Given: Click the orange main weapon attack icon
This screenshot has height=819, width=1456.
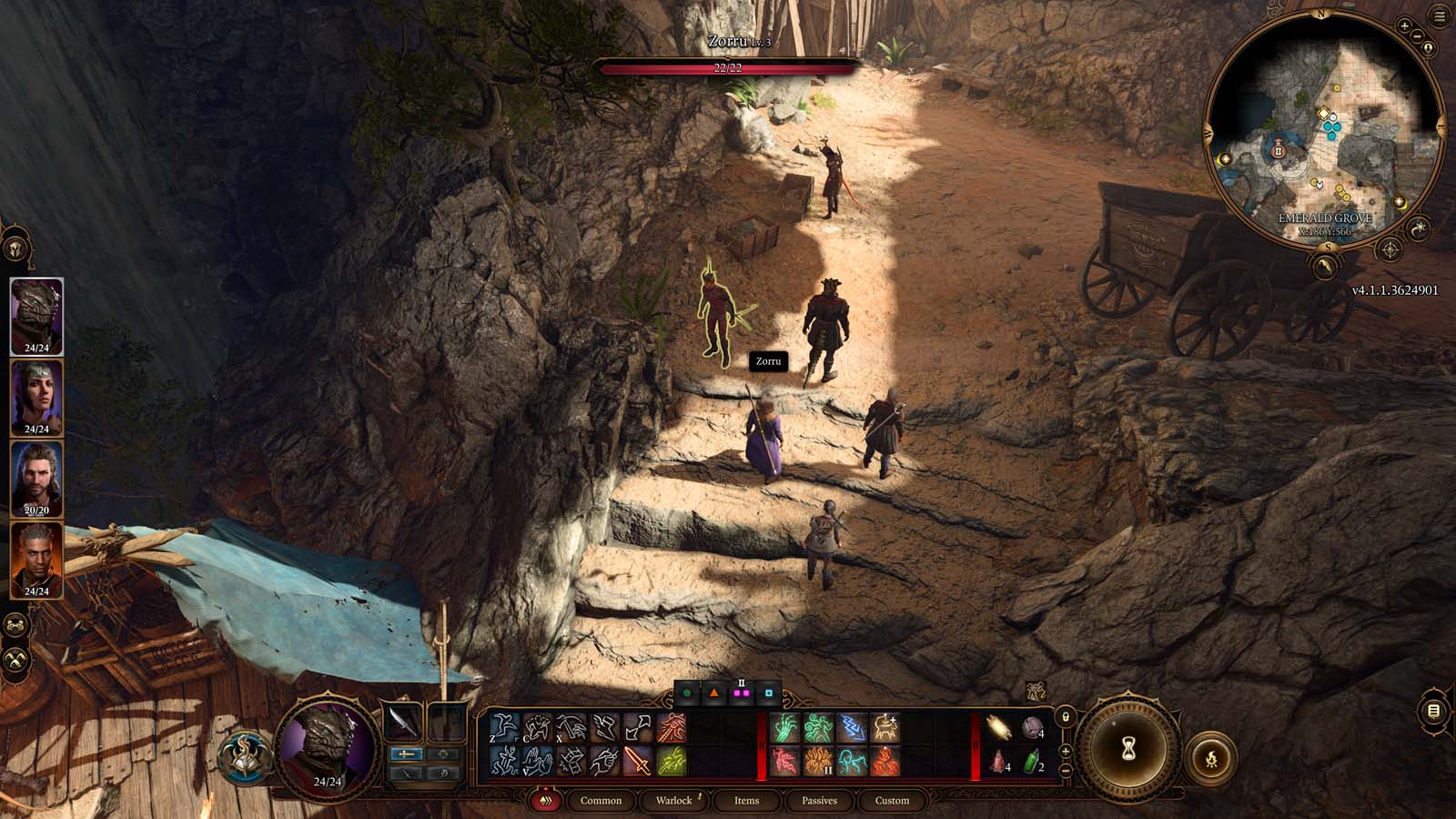Looking at the screenshot, I should [x=640, y=763].
